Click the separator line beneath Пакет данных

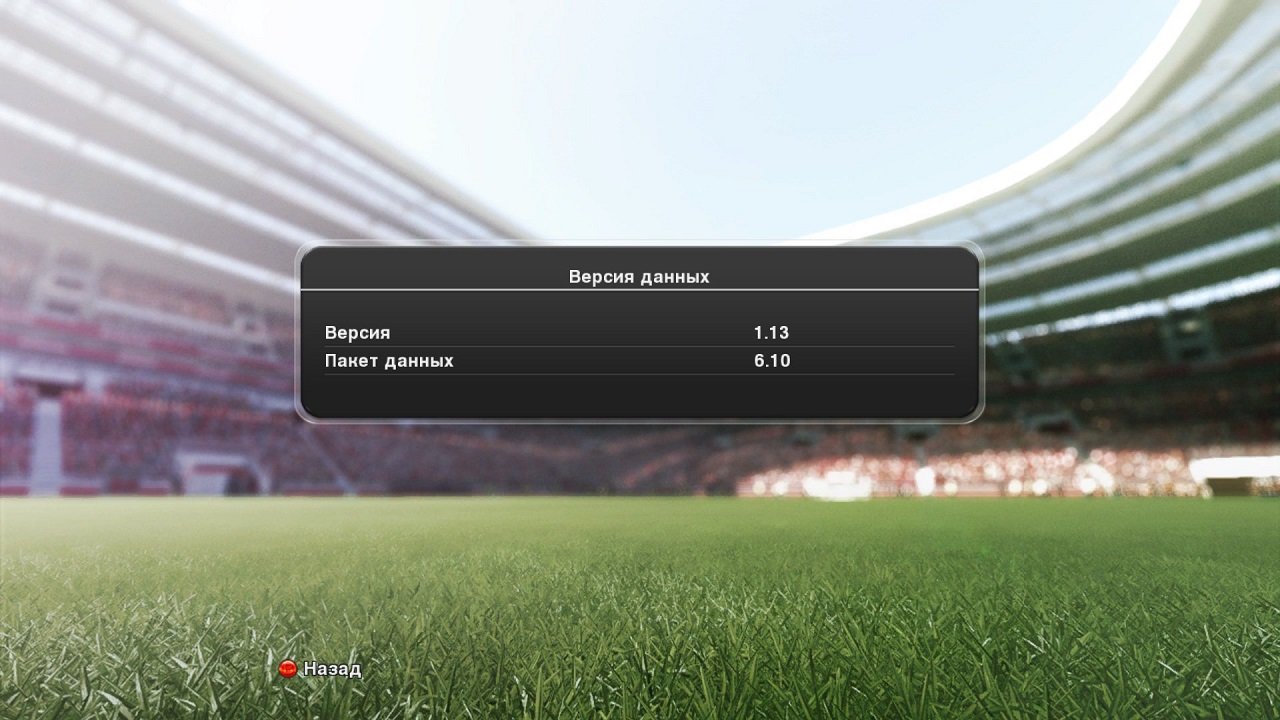(x=640, y=375)
